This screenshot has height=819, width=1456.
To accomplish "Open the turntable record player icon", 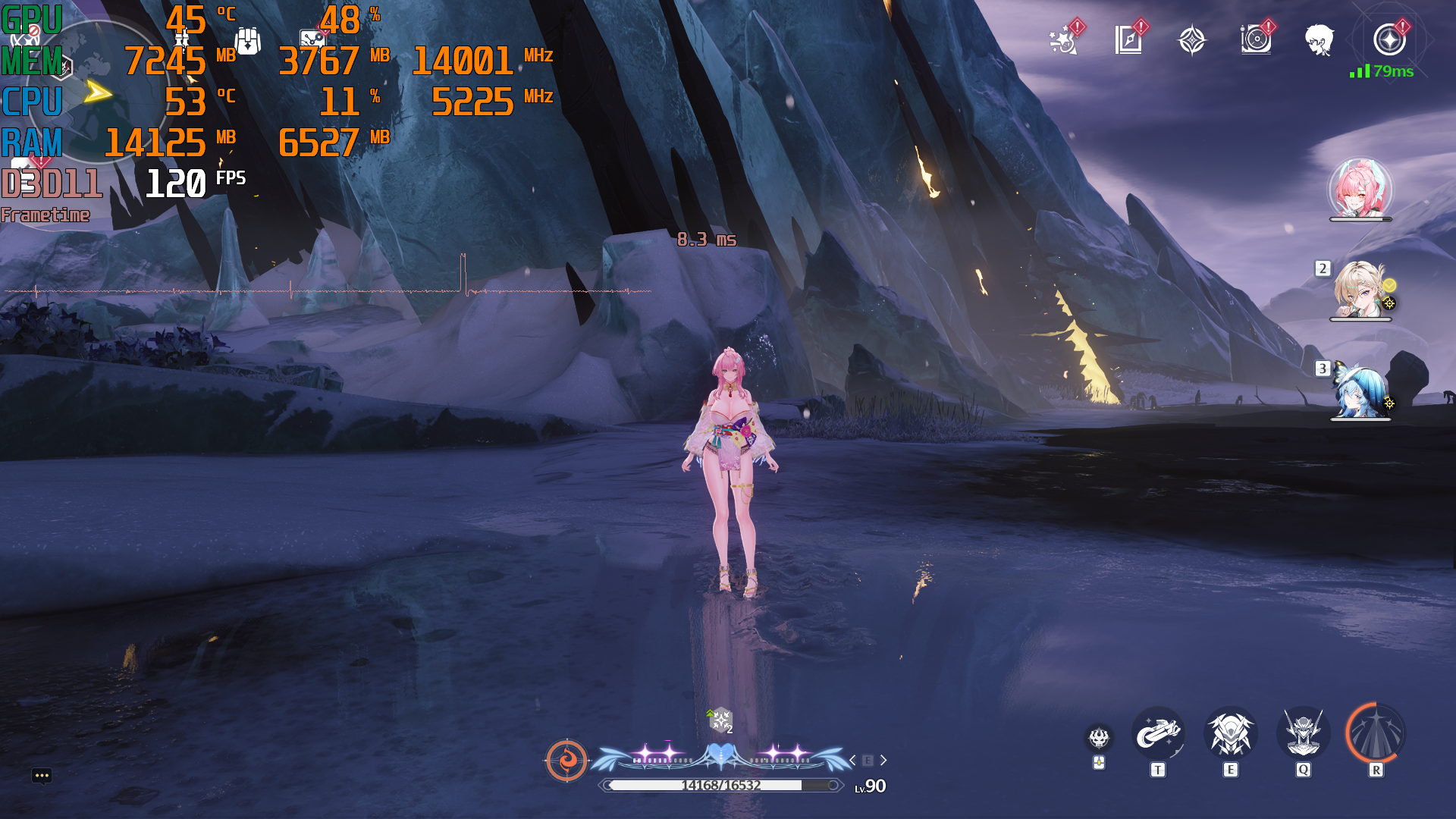I will click(x=1256, y=40).
